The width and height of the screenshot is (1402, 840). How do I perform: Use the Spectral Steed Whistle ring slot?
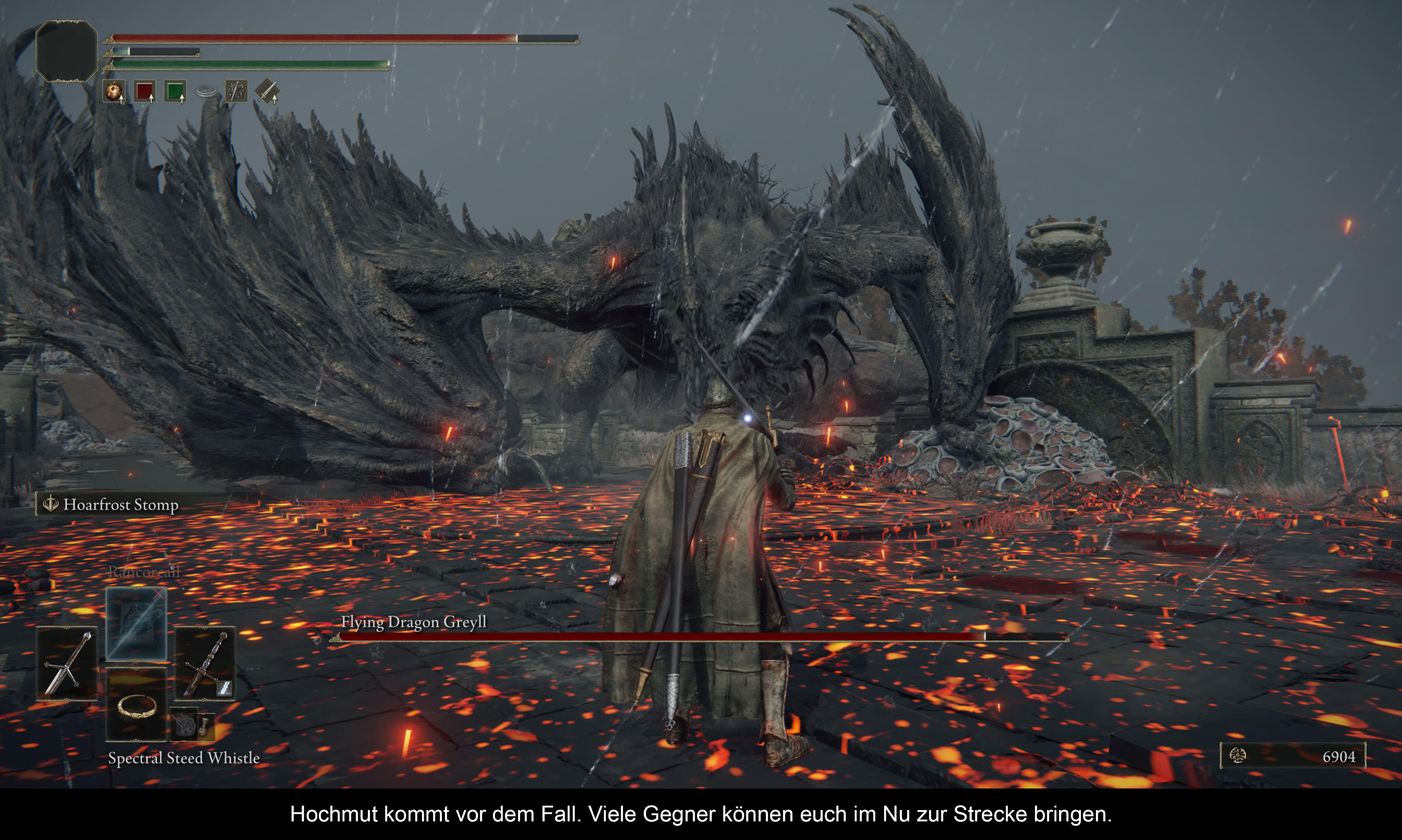coord(137,705)
